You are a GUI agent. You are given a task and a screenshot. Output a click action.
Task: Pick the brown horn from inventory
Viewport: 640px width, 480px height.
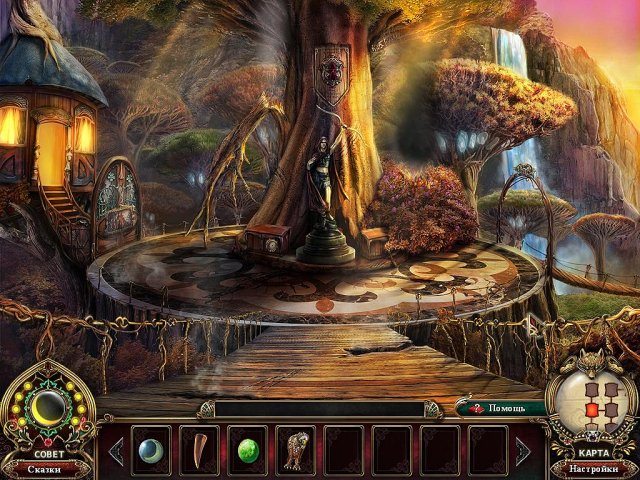pos(198,450)
